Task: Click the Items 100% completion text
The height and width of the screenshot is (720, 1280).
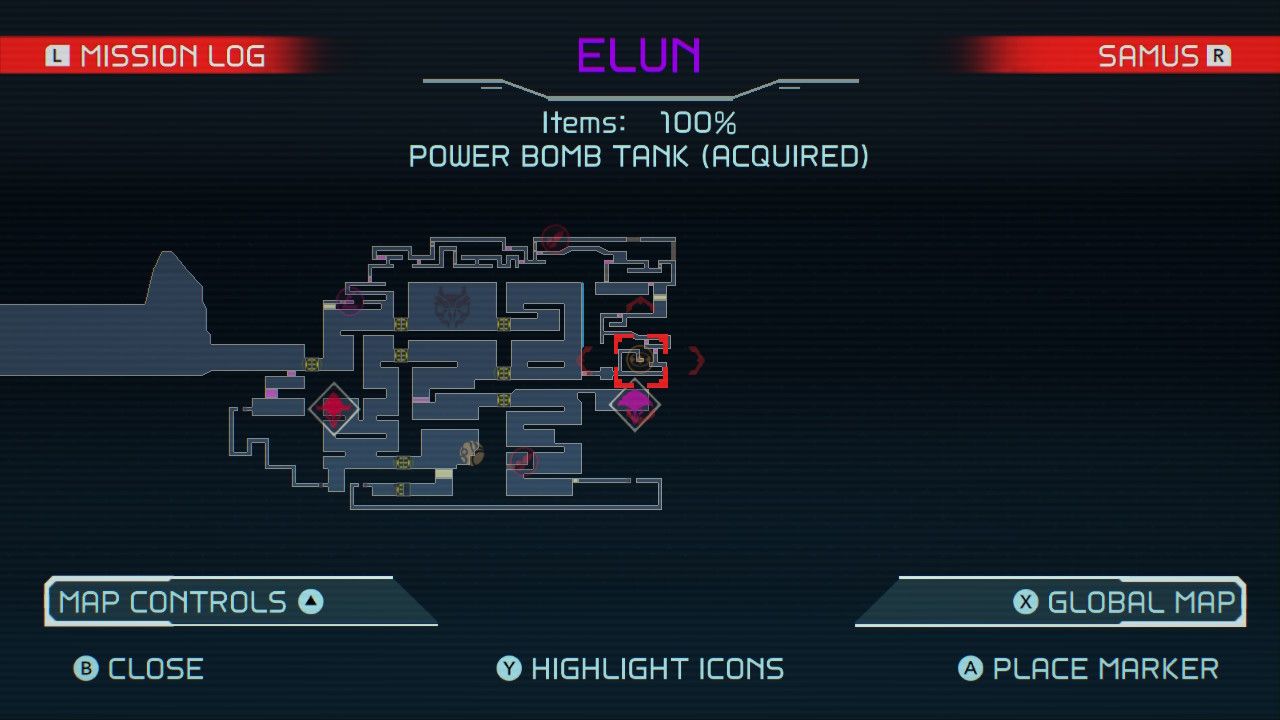Action: pyautogui.click(x=640, y=123)
